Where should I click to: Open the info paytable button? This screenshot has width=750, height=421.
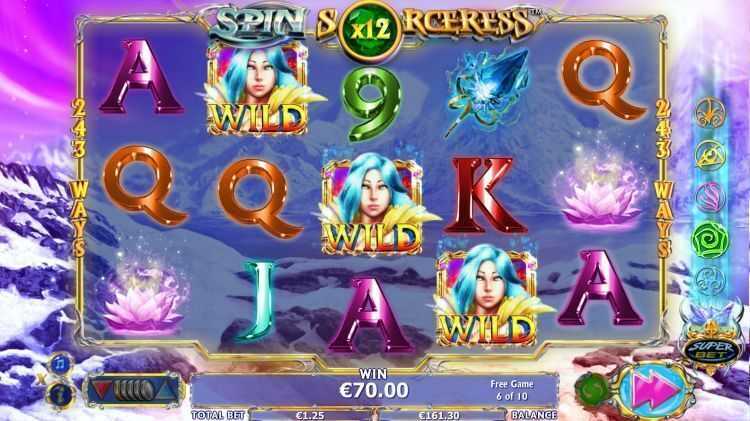click(58, 390)
